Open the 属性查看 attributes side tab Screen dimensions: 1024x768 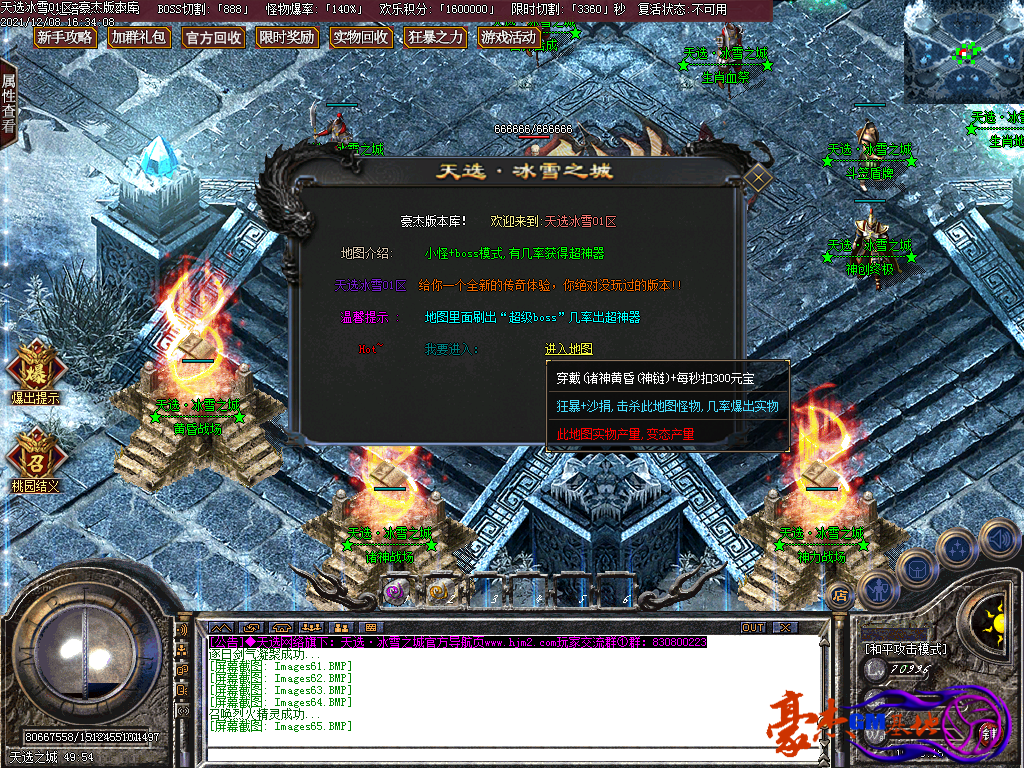[9, 103]
